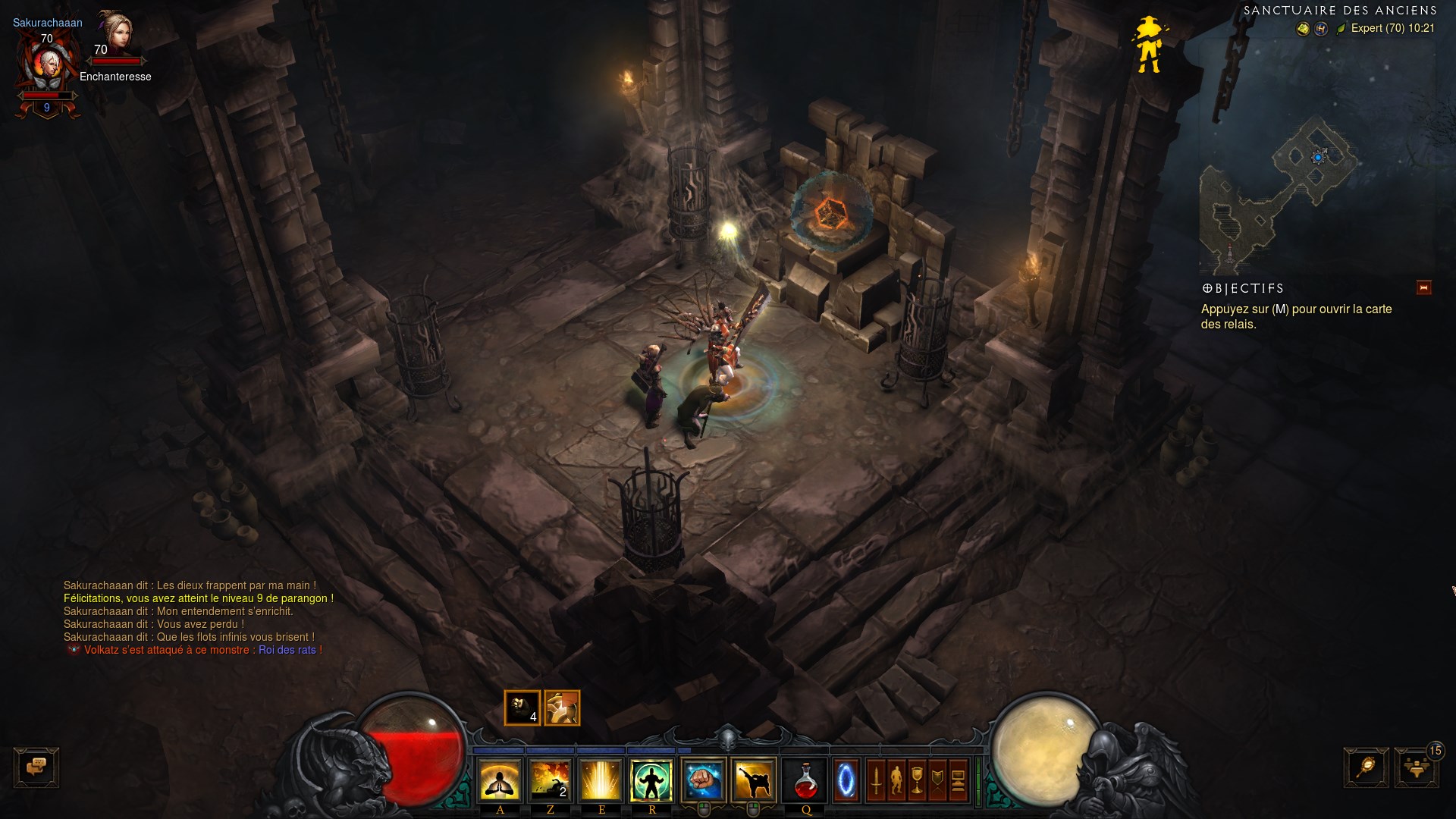
Task: Click the buff icon showing 4 stacks above the skill bar
Action: pos(523,708)
